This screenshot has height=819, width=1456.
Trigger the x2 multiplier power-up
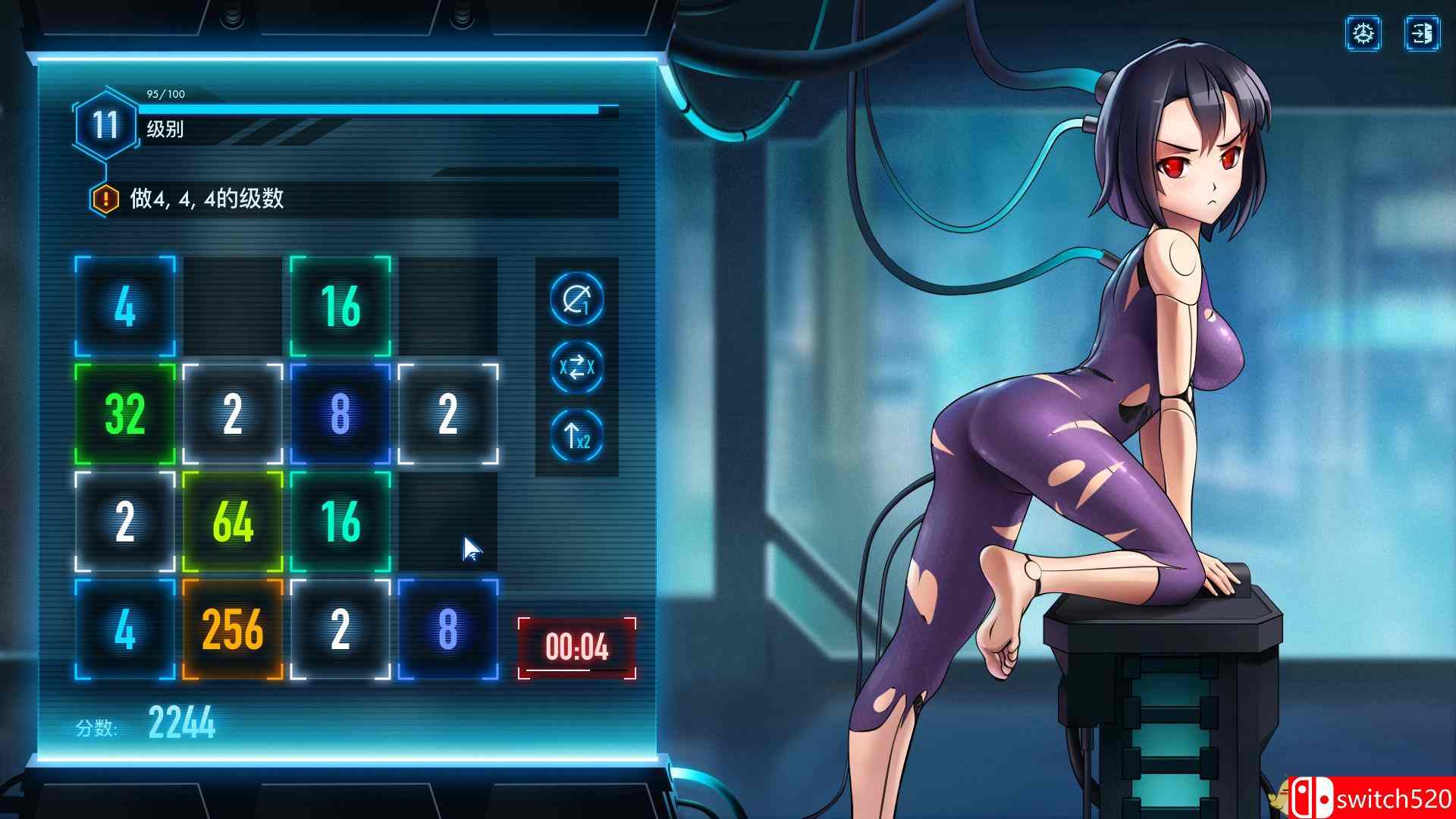pyautogui.click(x=575, y=435)
